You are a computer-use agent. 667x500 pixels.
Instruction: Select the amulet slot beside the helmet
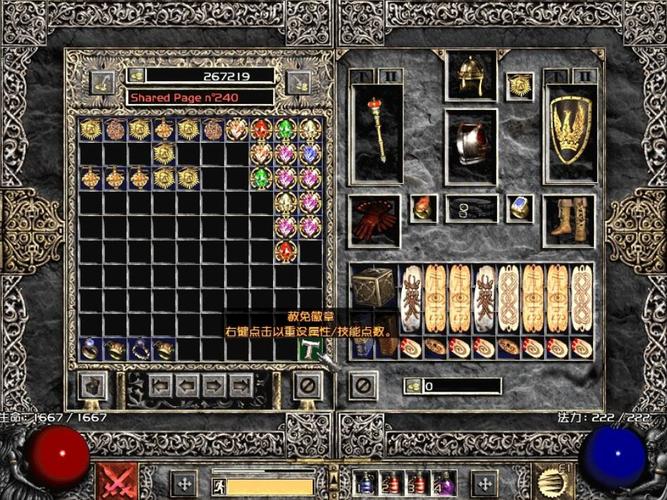pyautogui.click(x=519, y=86)
